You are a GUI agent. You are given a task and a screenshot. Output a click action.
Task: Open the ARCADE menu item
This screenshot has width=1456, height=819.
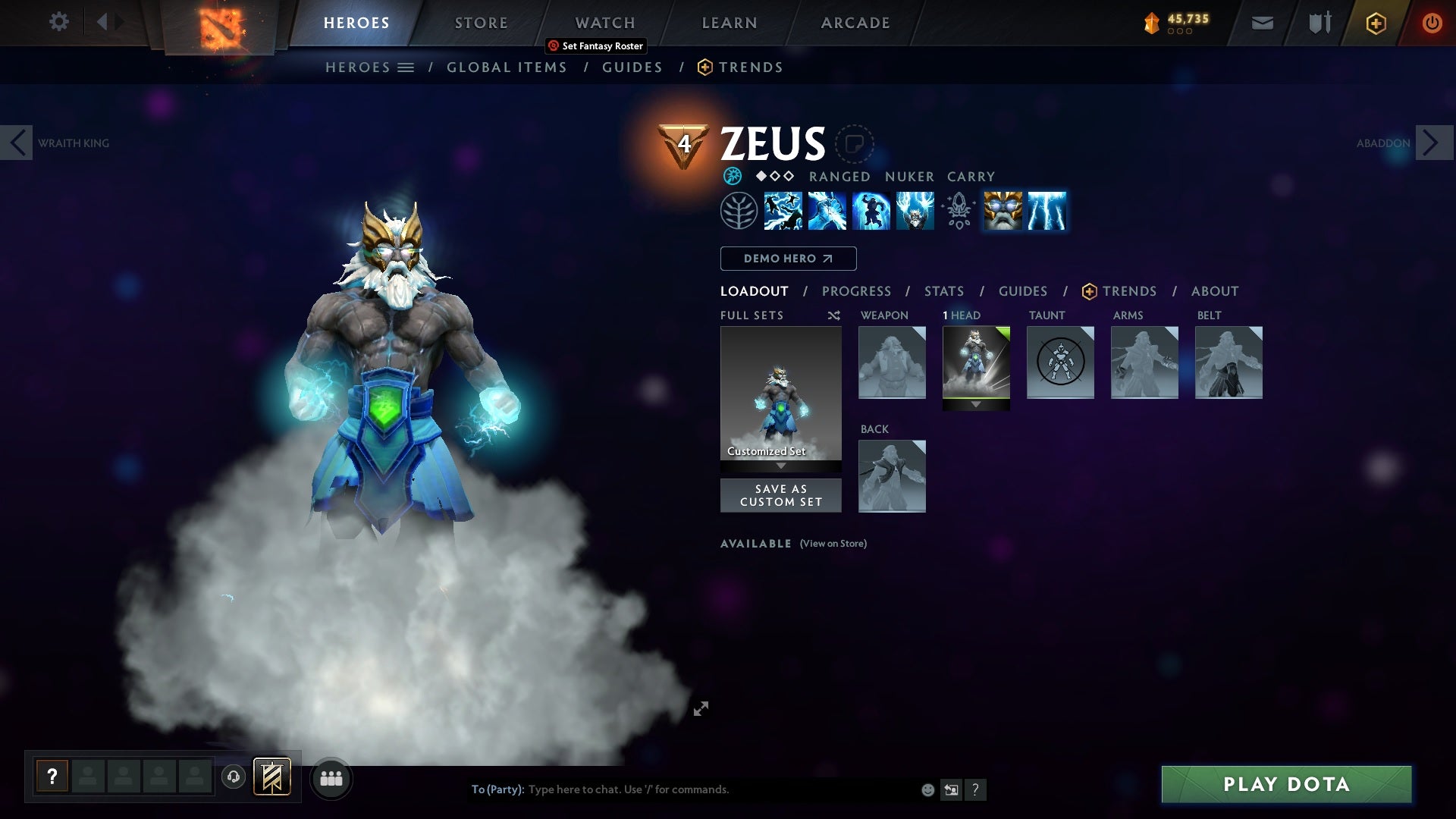[x=855, y=22]
